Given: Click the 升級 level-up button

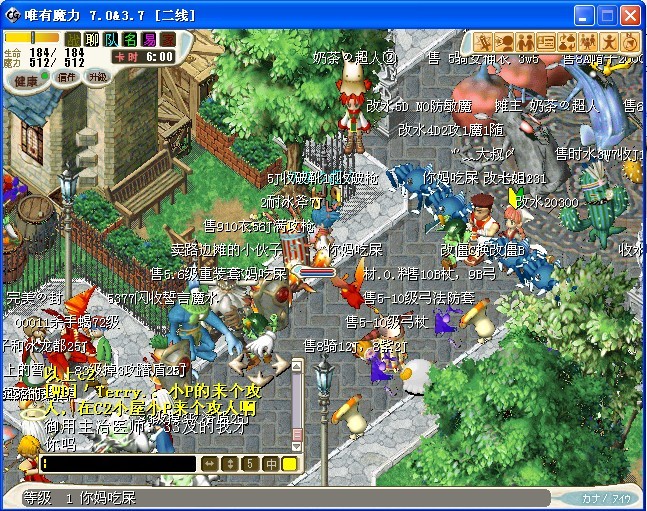Looking at the screenshot, I should 98,77.
